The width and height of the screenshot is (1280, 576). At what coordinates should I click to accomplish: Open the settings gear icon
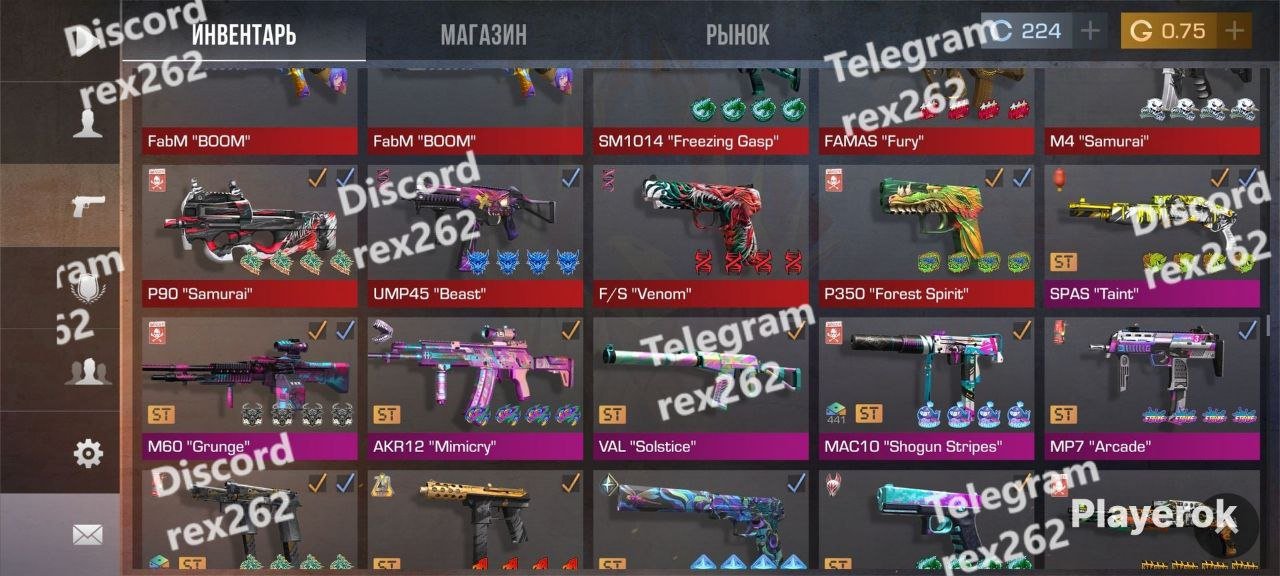coord(88,453)
